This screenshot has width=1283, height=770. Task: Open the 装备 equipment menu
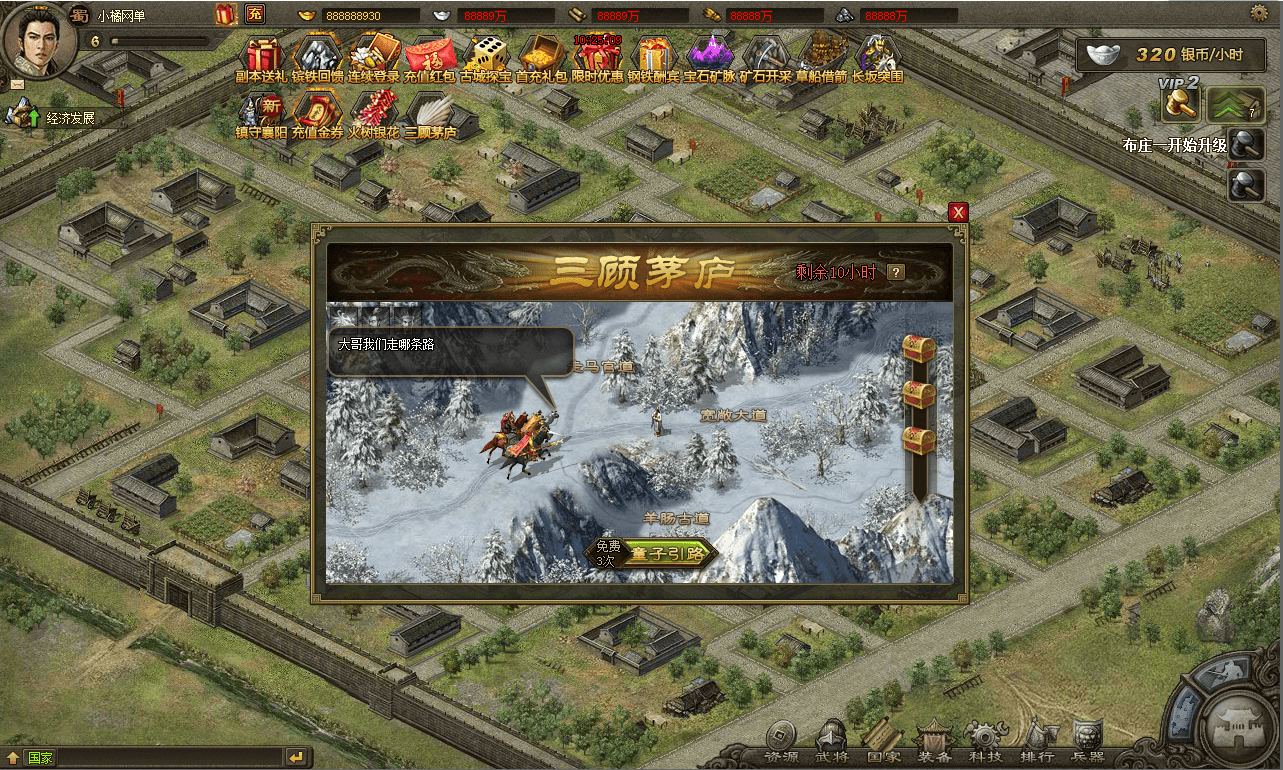pyautogui.click(x=934, y=742)
